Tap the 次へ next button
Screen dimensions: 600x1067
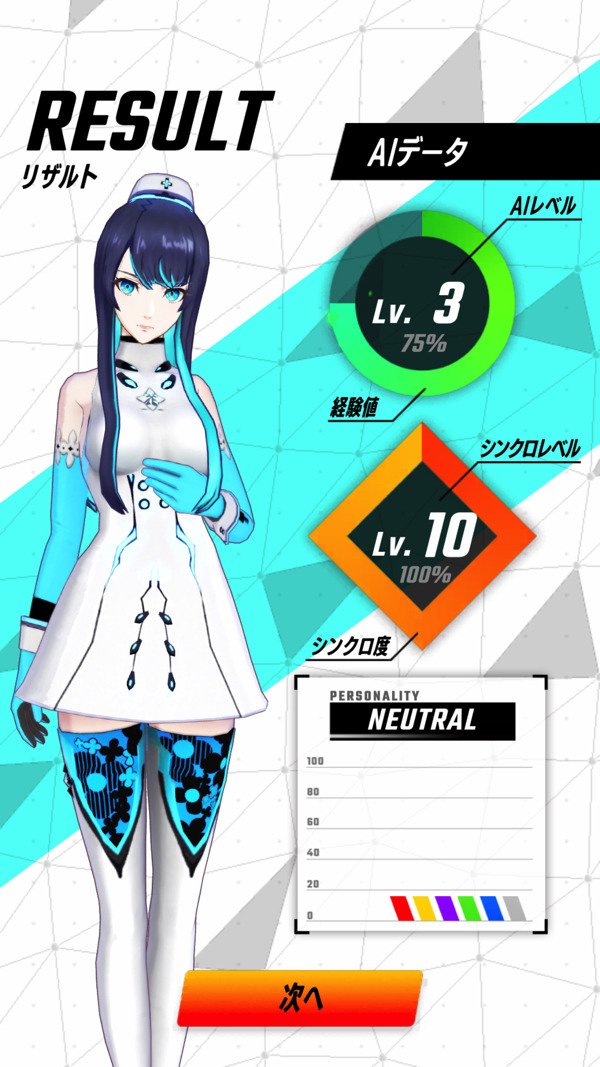click(x=300, y=997)
